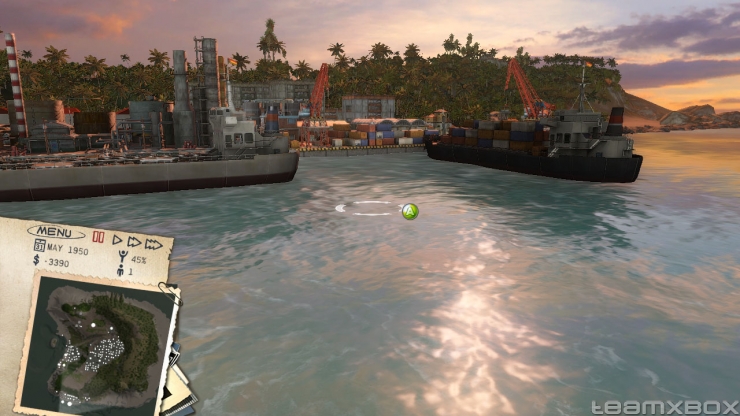Select the triple-arrow fastest speed

[x=153, y=243]
